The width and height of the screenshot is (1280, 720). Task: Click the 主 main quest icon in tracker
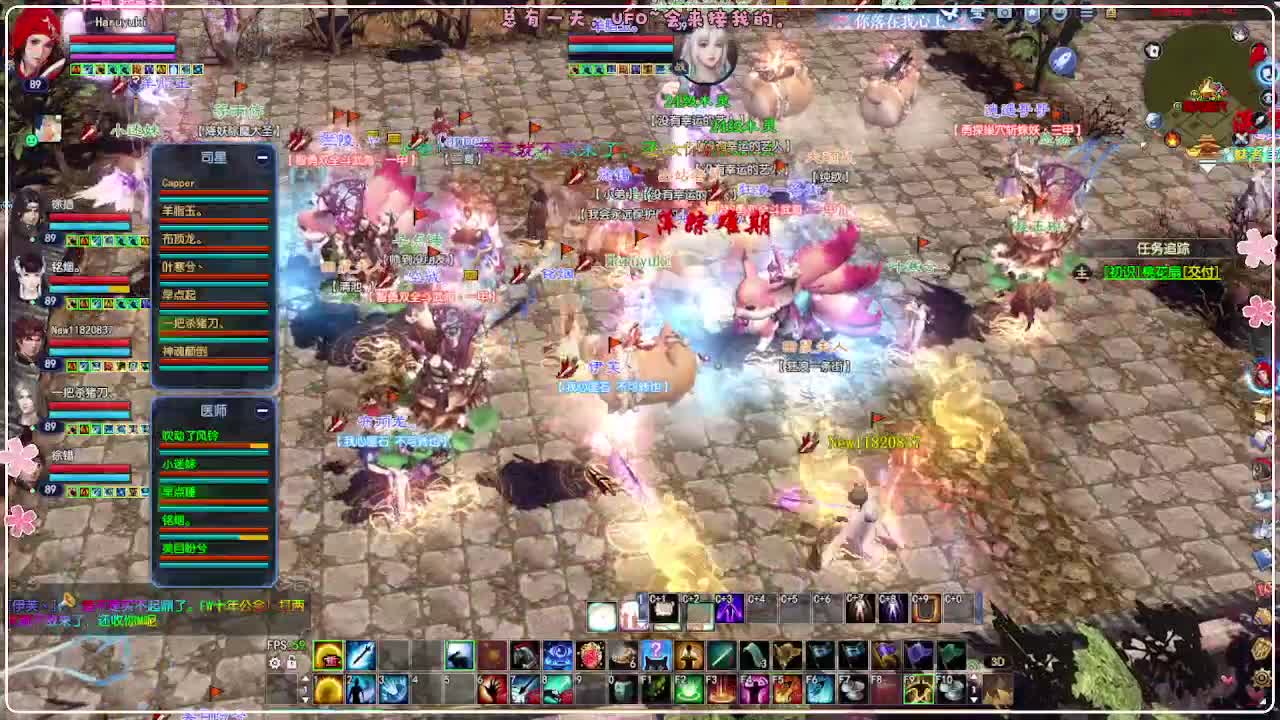[1081, 271]
